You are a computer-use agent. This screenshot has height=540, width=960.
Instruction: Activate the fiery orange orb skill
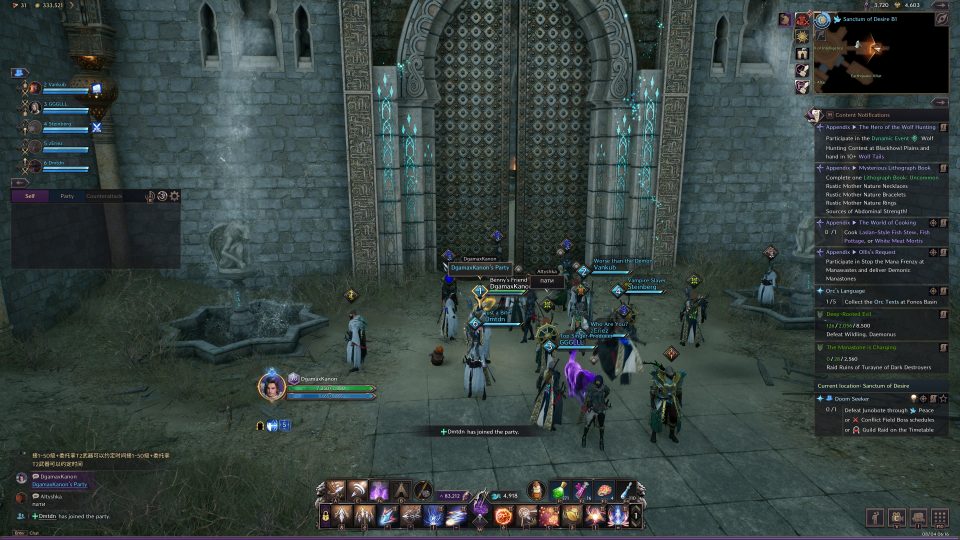pyautogui.click(x=503, y=516)
